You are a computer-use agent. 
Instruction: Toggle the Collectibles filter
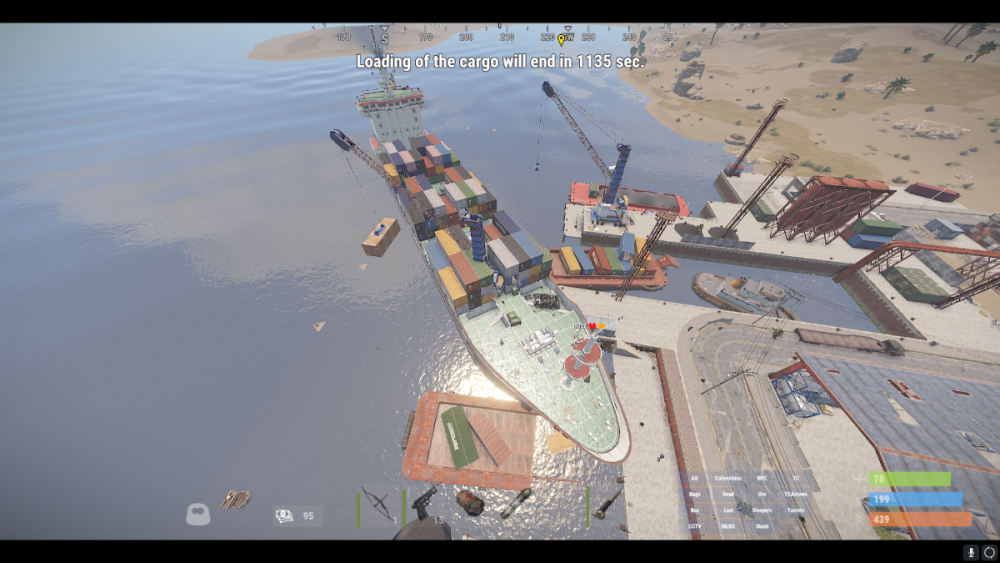tap(728, 478)
